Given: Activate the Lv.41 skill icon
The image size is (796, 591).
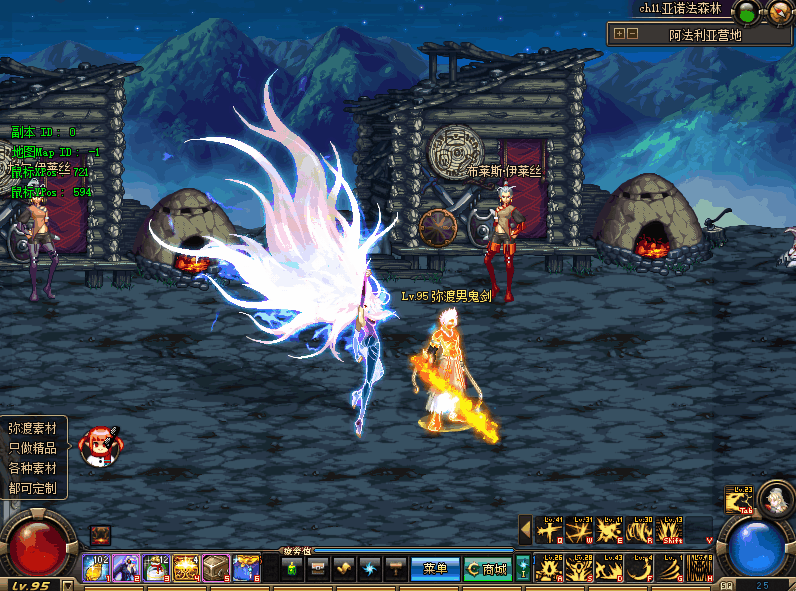Looking at the screenshot, I should click(x=549, y=530).
